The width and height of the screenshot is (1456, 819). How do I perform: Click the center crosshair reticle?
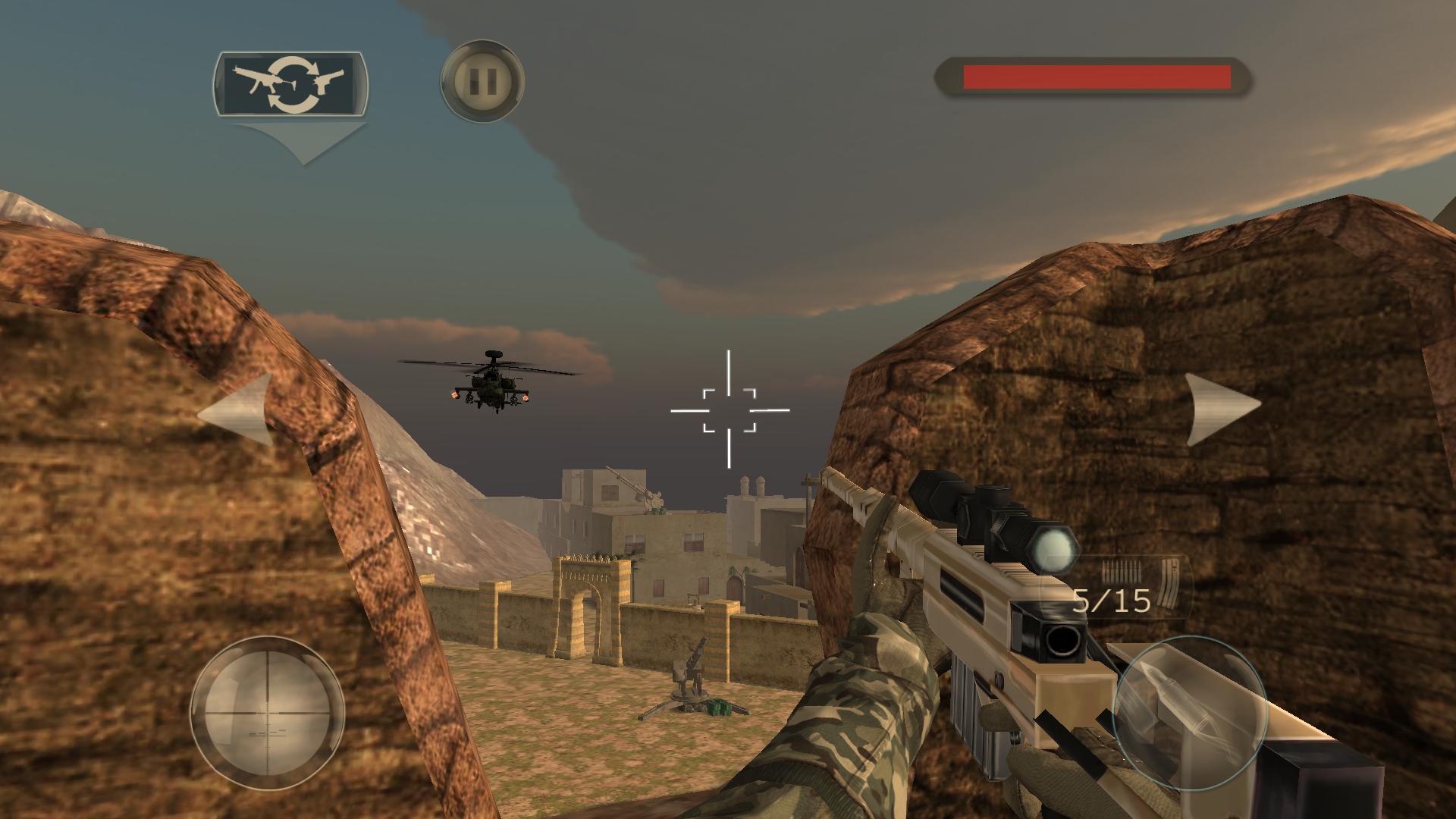coord(728,409)
